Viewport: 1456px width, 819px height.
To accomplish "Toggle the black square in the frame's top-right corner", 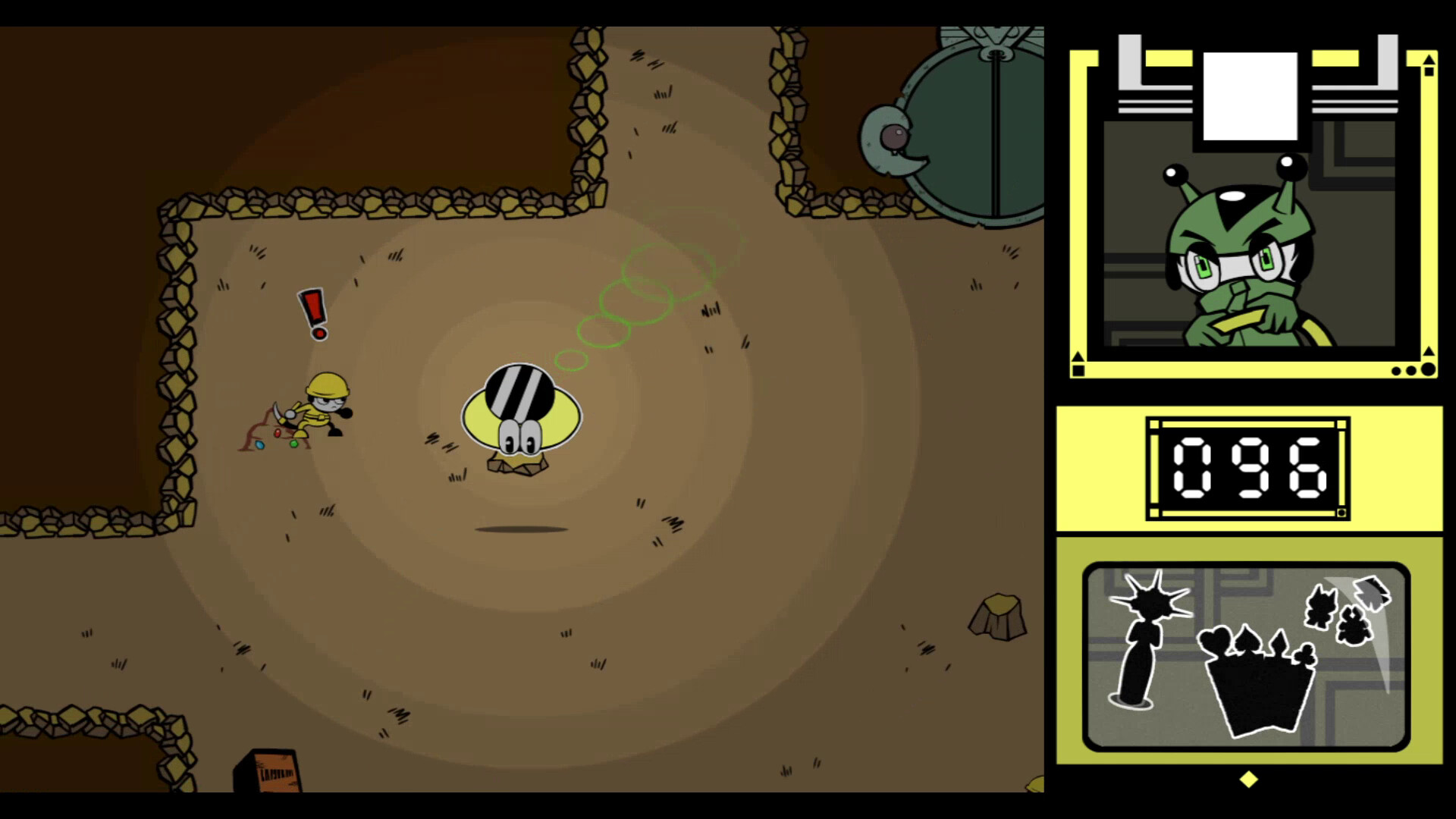I will [x=1430, y=71].
